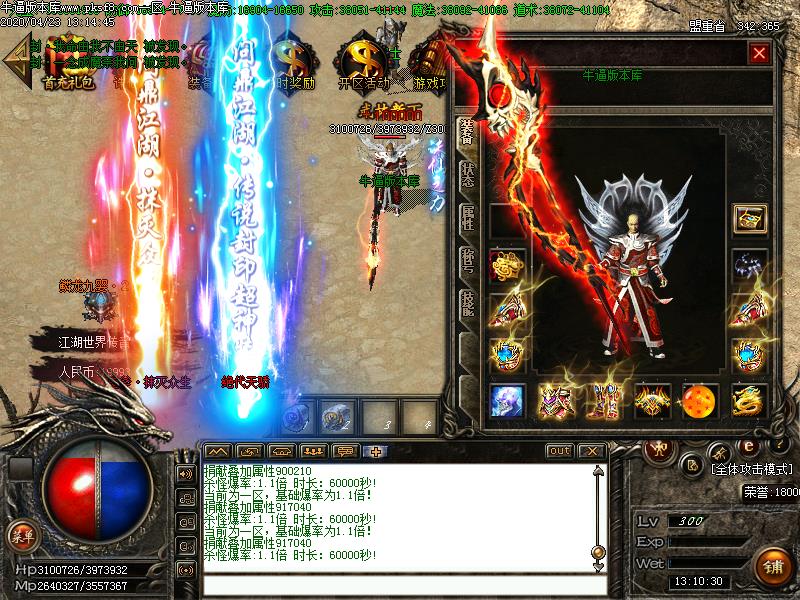Select the orange dragon ball equipment slot
The image size is (800, 600).
click(x=700, y=401)
